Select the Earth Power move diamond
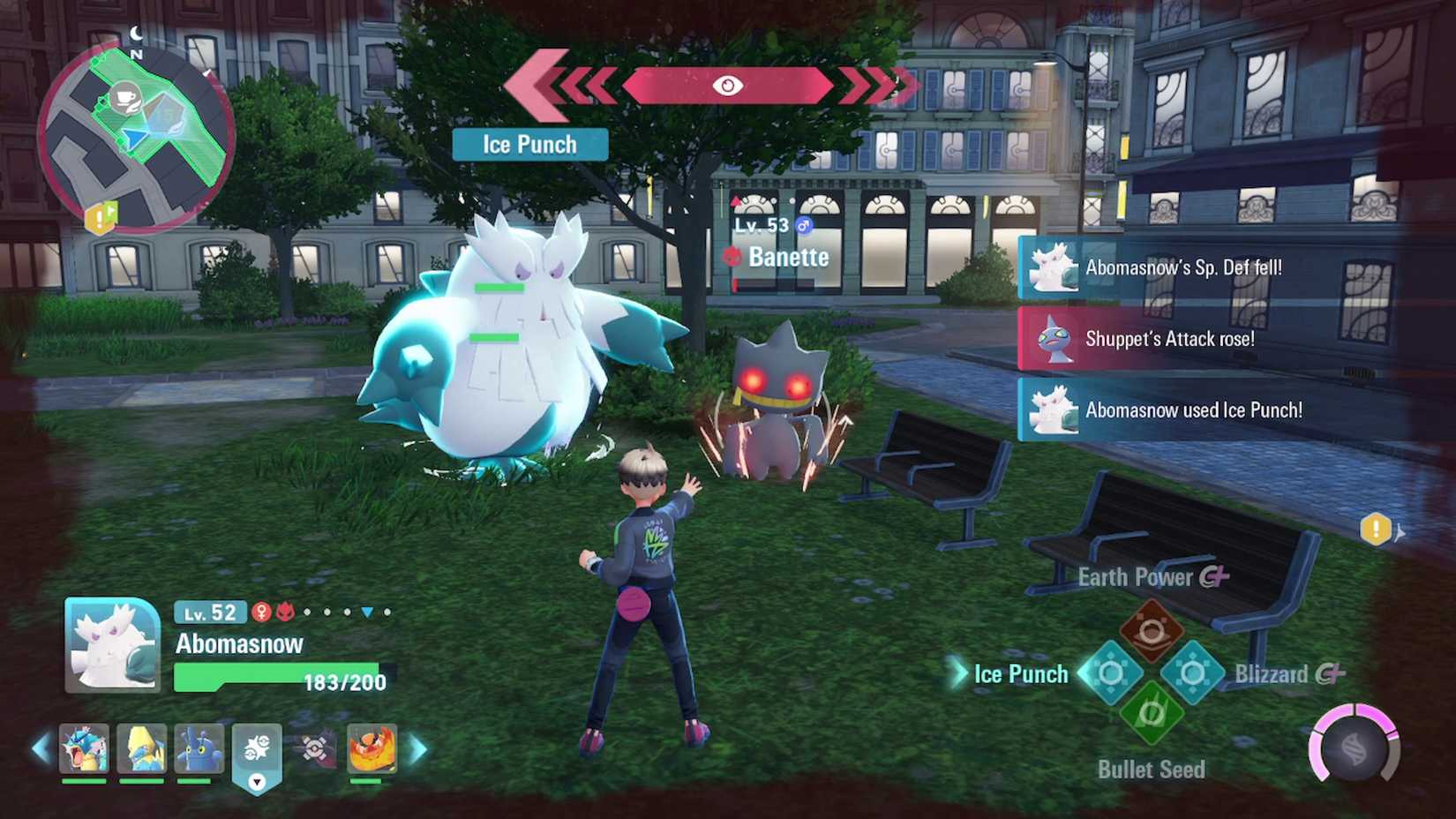 [1152, 630]
